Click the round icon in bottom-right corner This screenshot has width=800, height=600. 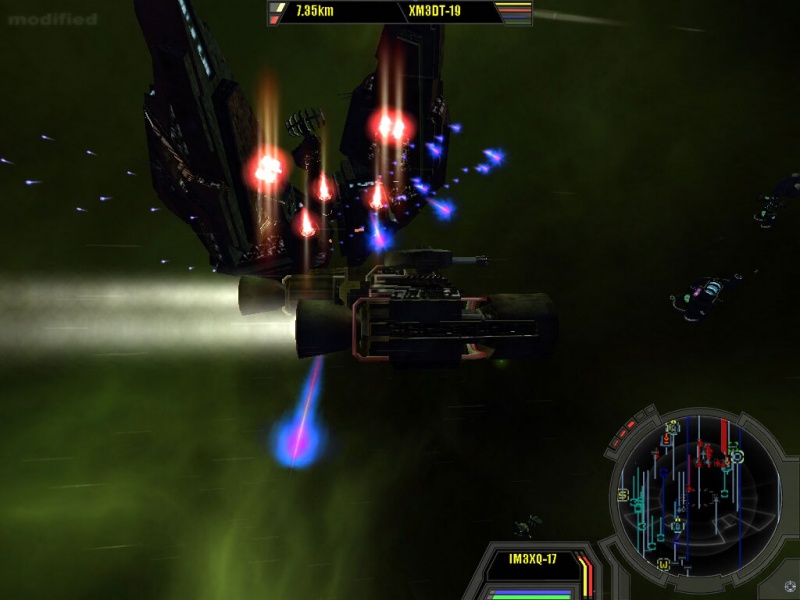790,587
